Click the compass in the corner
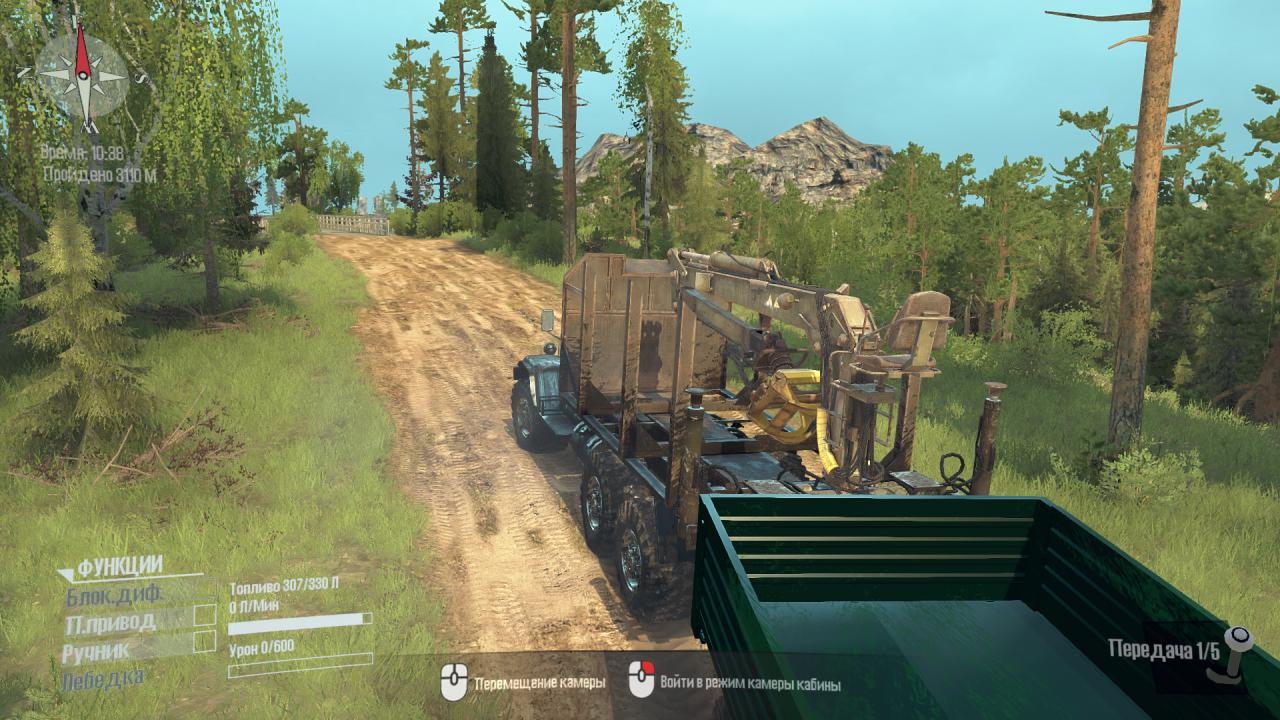Screen dimensions: 1280x720 [x=82, y=77]
